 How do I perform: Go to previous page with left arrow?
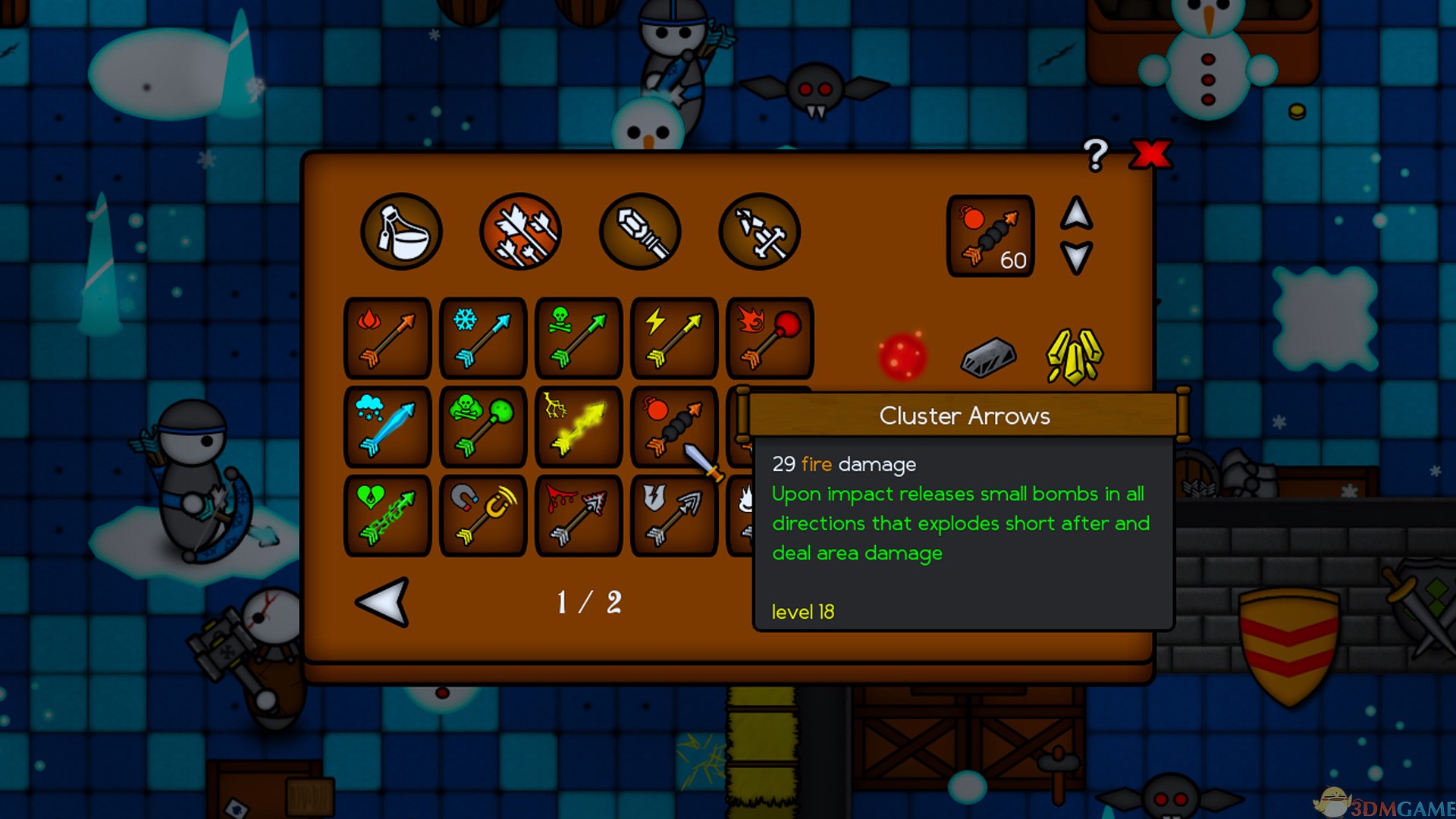click(383, 602)
